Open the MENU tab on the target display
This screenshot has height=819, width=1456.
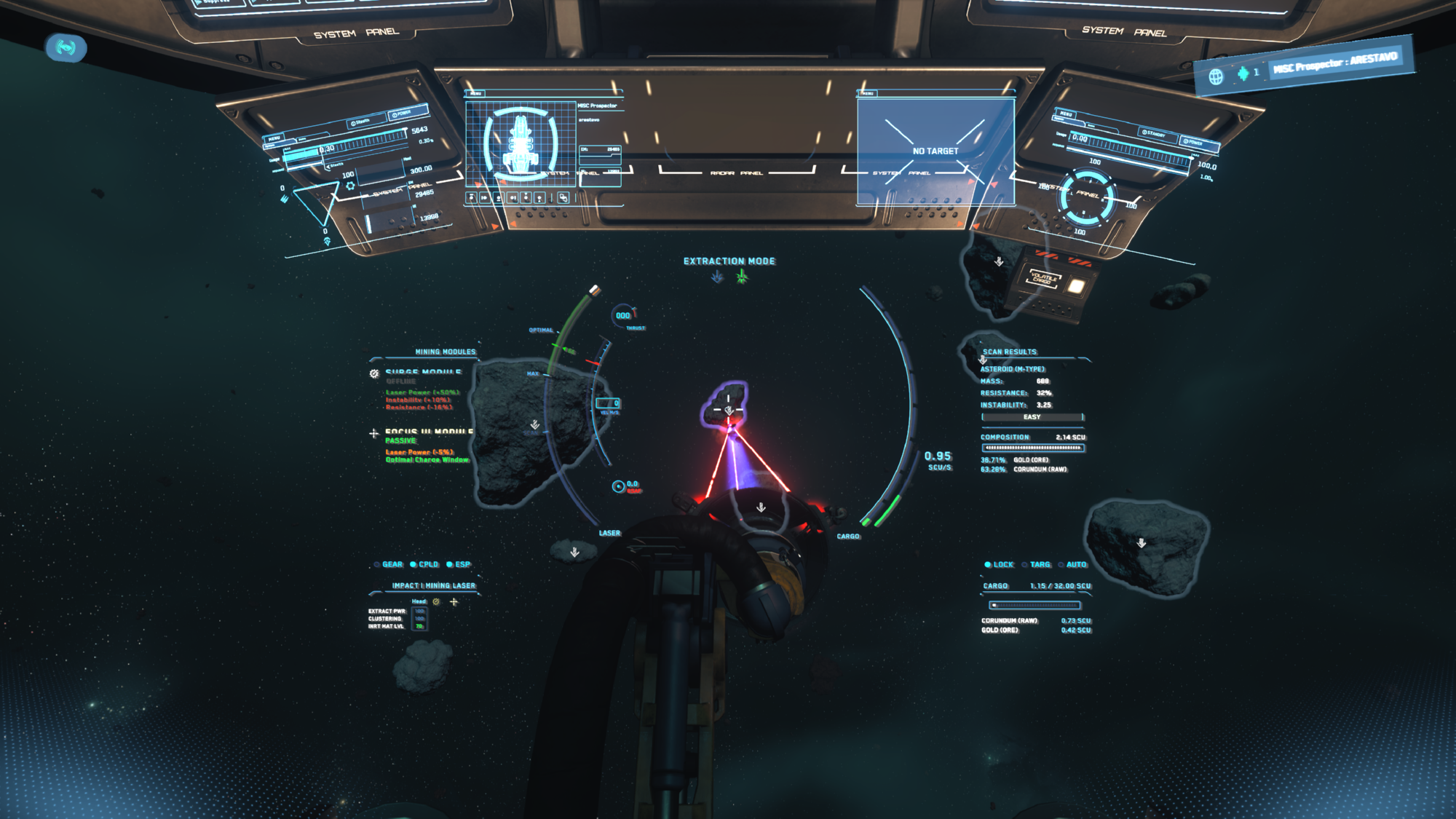coord(868,93)
